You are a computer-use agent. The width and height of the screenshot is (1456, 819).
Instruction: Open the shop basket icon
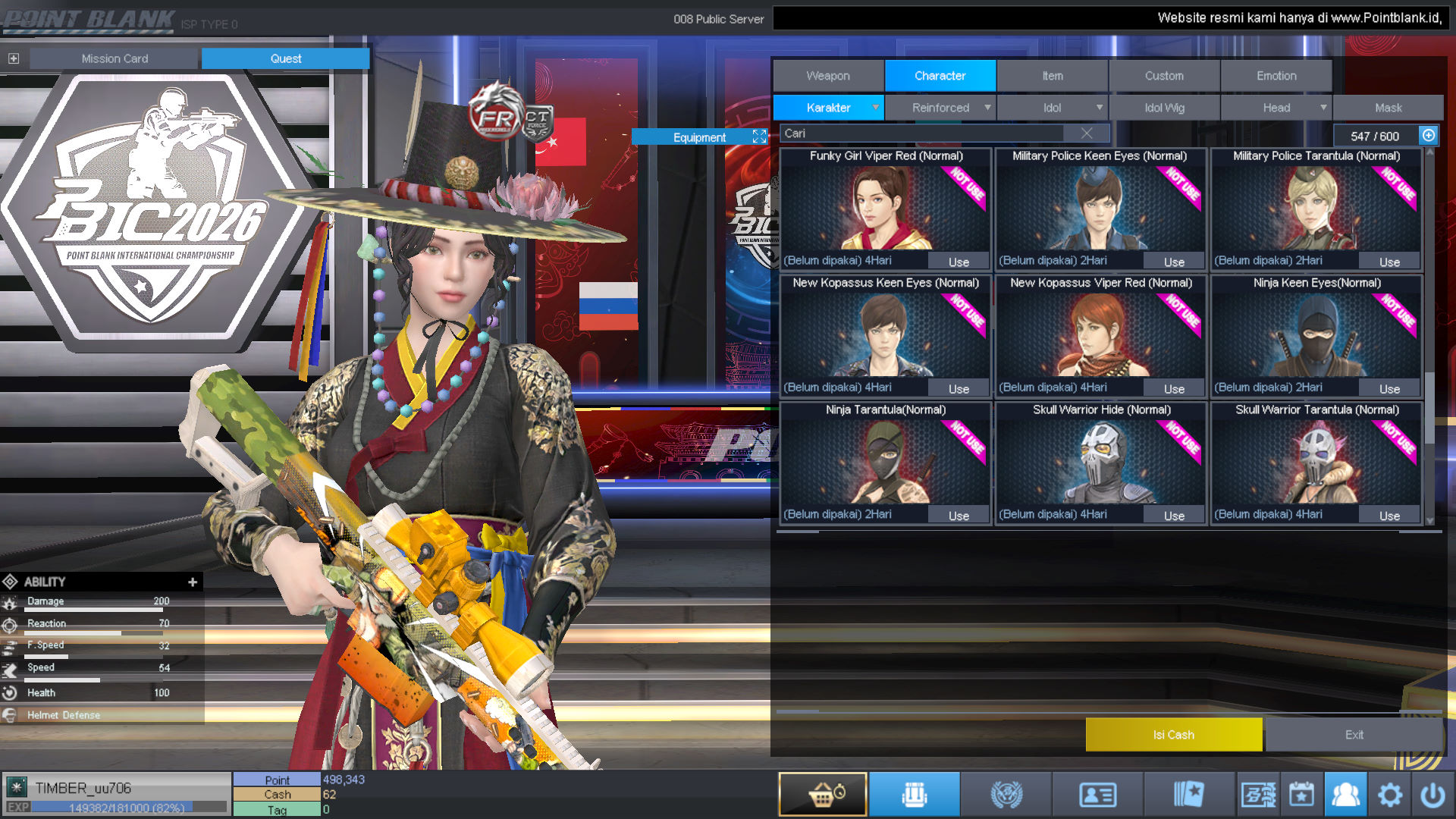(x=823, y=794)
